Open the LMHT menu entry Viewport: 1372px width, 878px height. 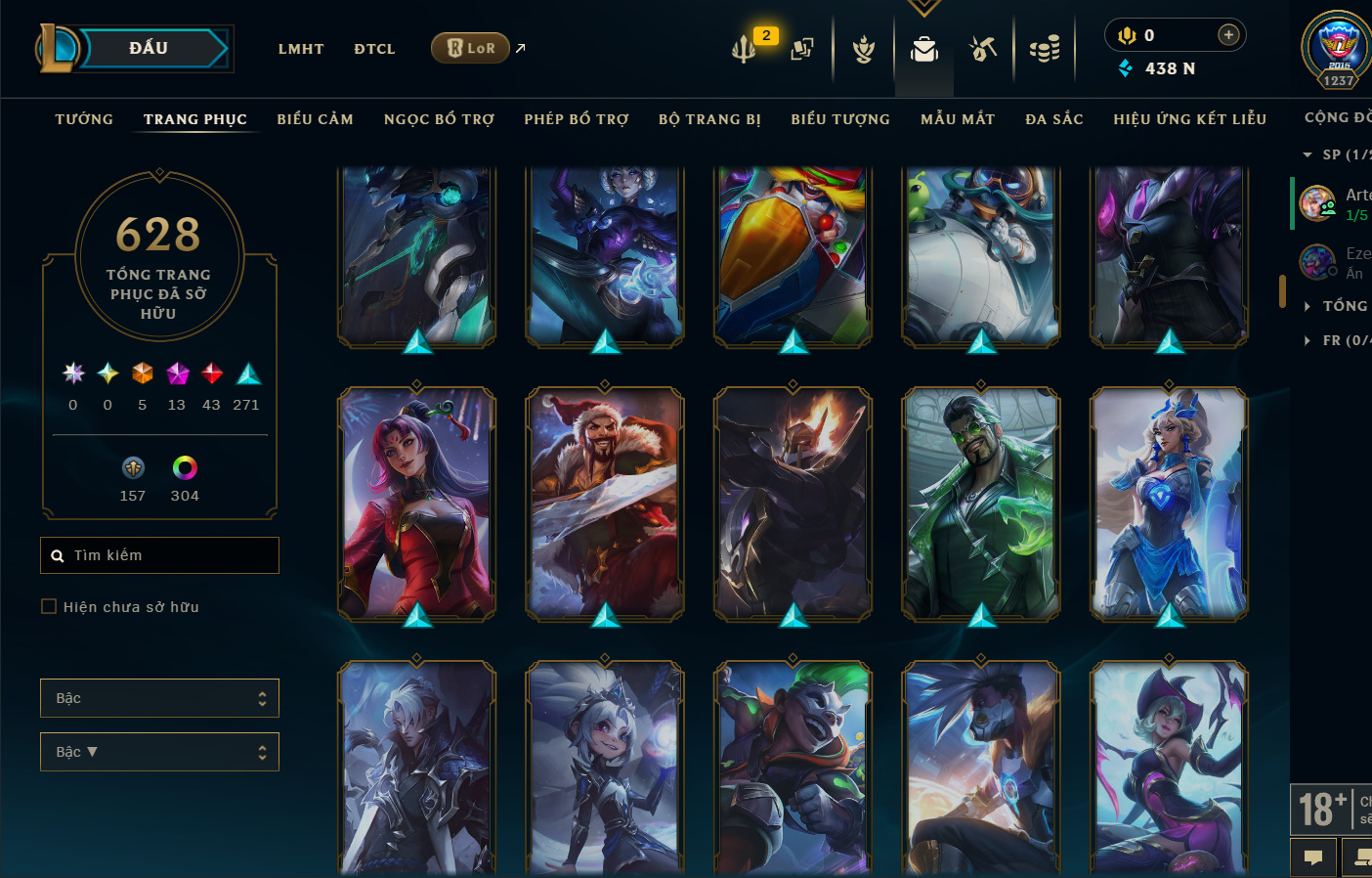coord(300,49)
